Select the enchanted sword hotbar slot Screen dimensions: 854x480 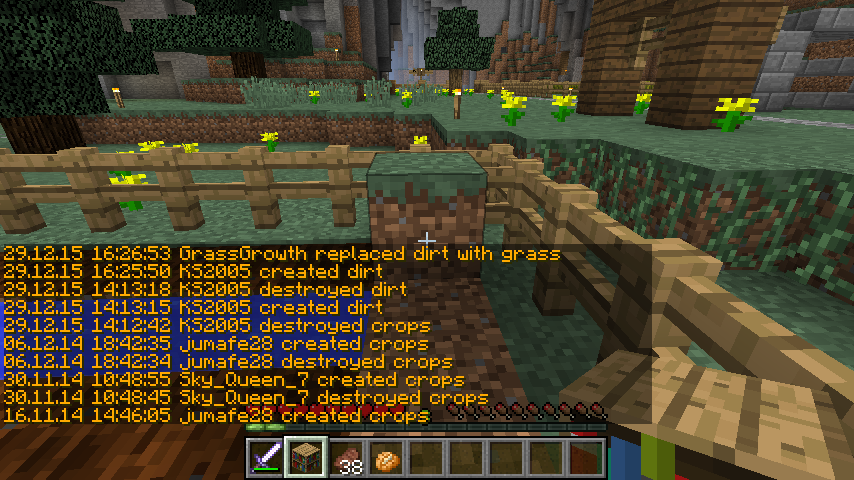pyautogui.click(x=266, y=457)
